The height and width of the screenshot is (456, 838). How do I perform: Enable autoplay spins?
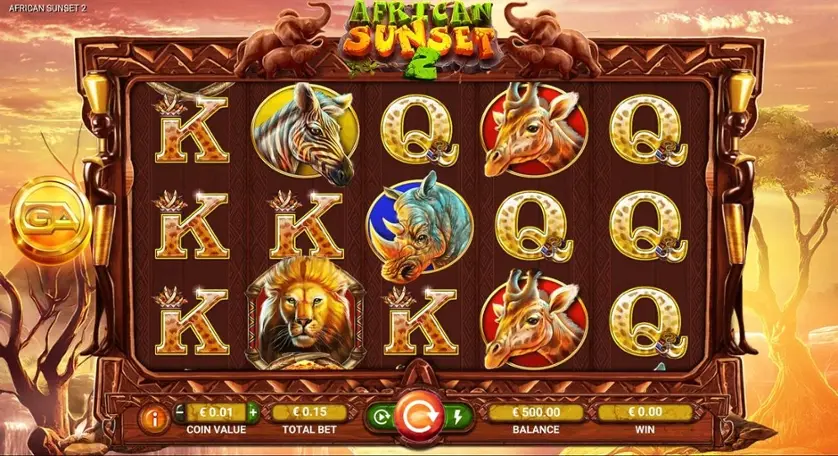click(x=379, y=415)
